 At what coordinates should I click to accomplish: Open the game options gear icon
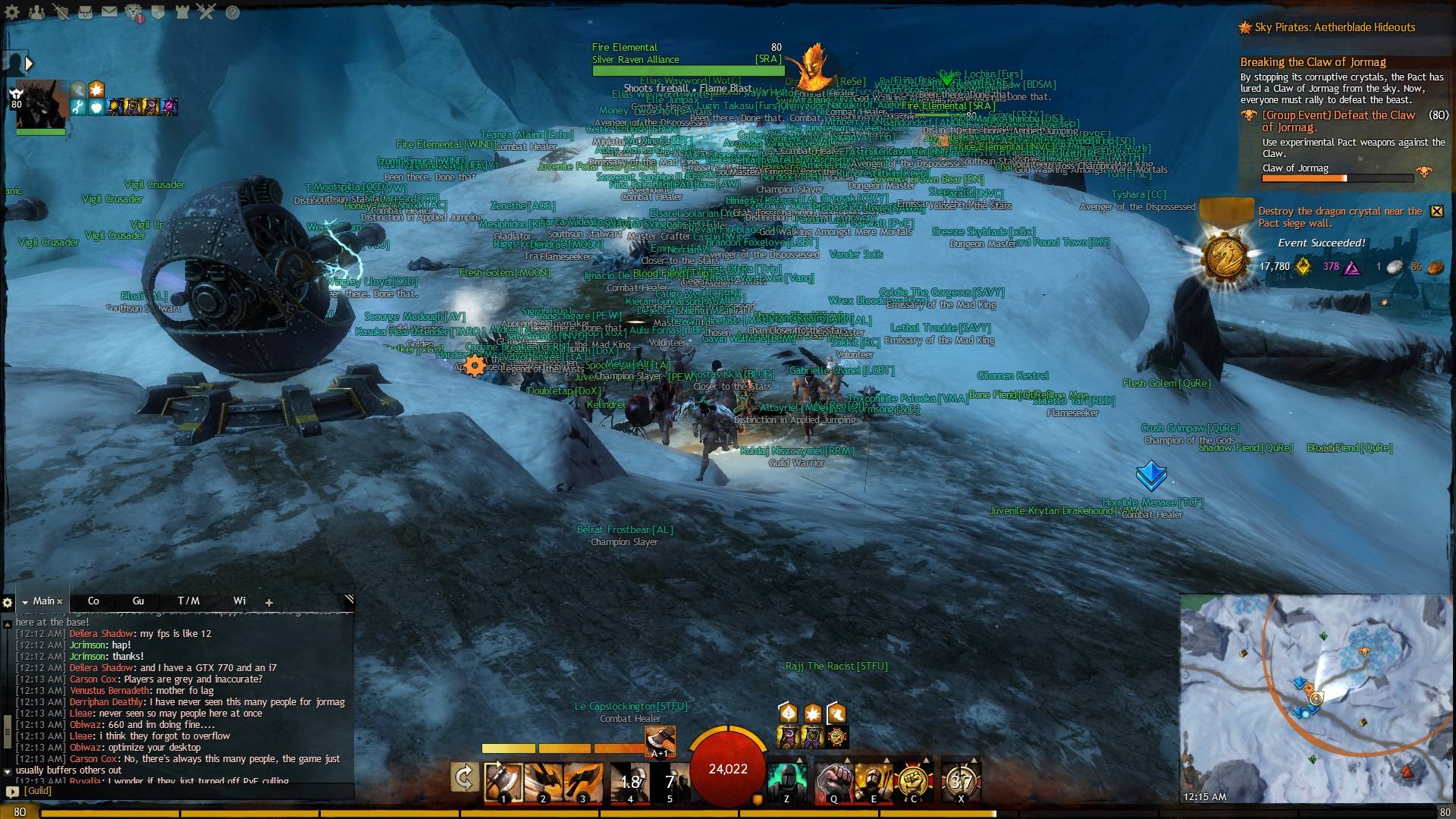click(11, 11)
